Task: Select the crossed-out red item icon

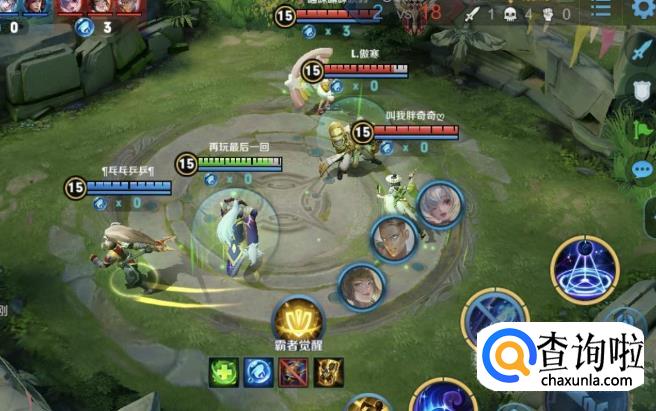Action: click(x=292, y=372)
